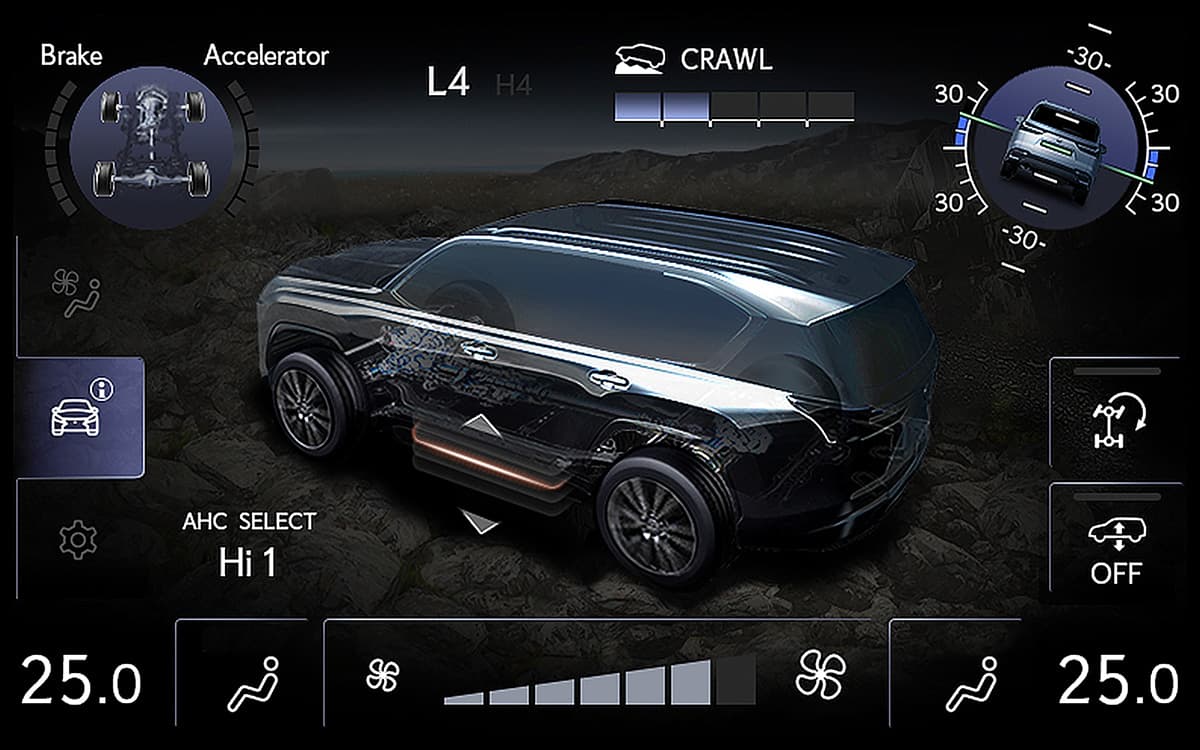The width and height of the screenshot is (1200, 750).
Task: Select the vehicle information tab
Action: tap(80, 415)
